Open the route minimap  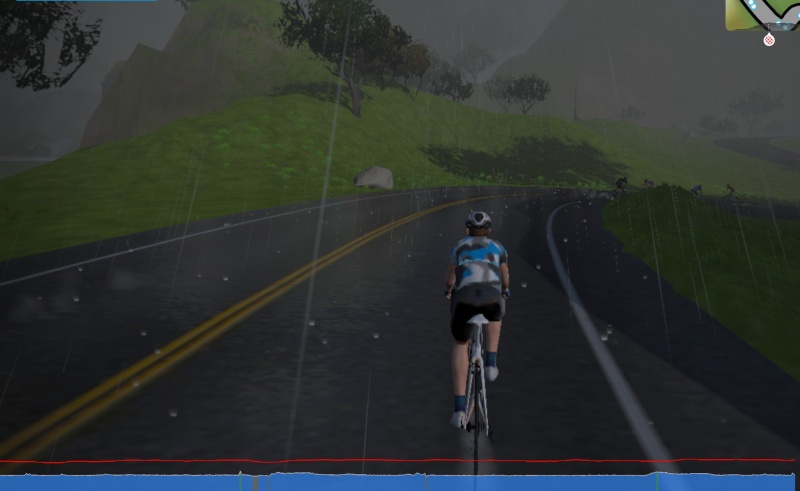[762, 14]
